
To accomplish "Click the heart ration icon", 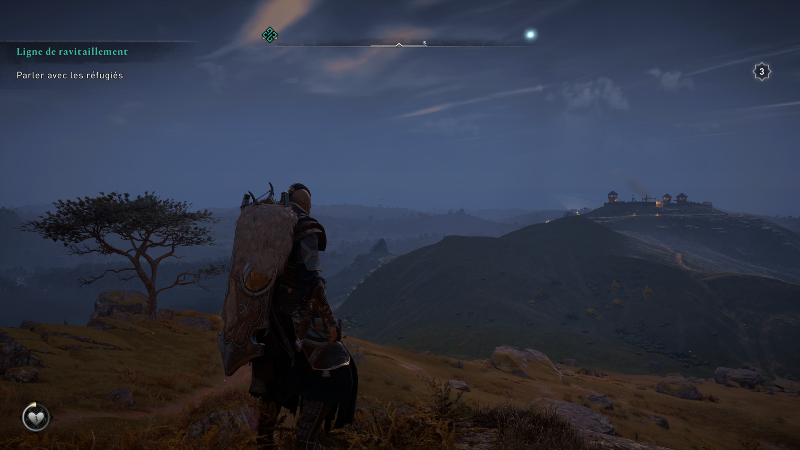I will click(x=36, y=416).
